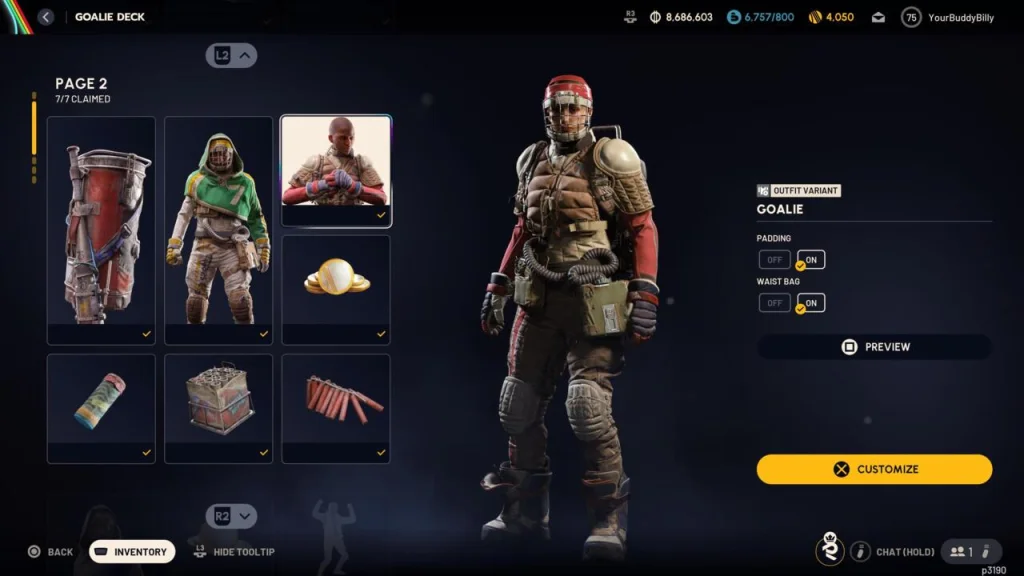This screenshot has height=576, width=1024.
Task: Select the colorful spray can tile
Action: (x=101, y=407)
